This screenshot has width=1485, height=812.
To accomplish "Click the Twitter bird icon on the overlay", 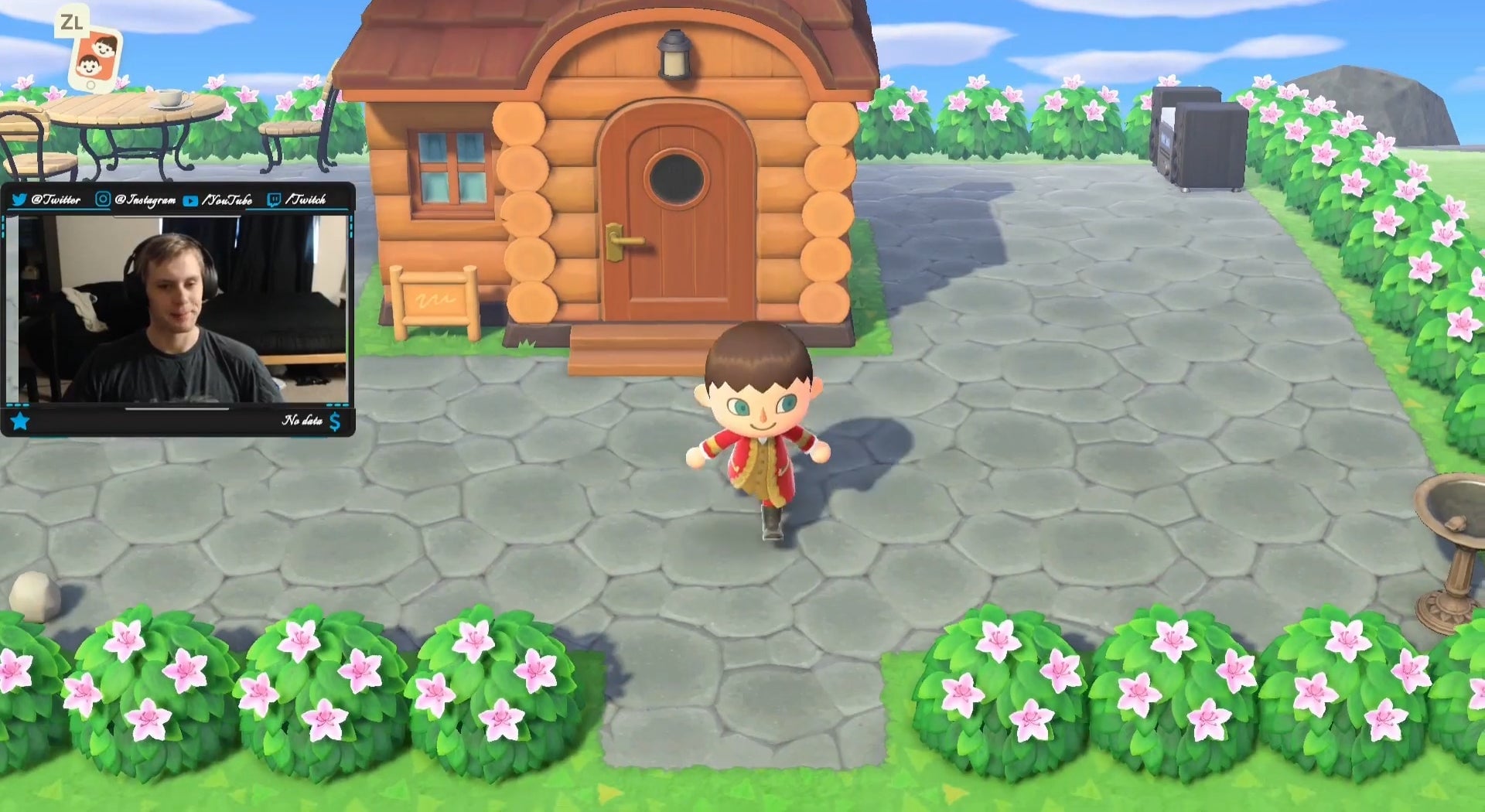I will 19,200.
